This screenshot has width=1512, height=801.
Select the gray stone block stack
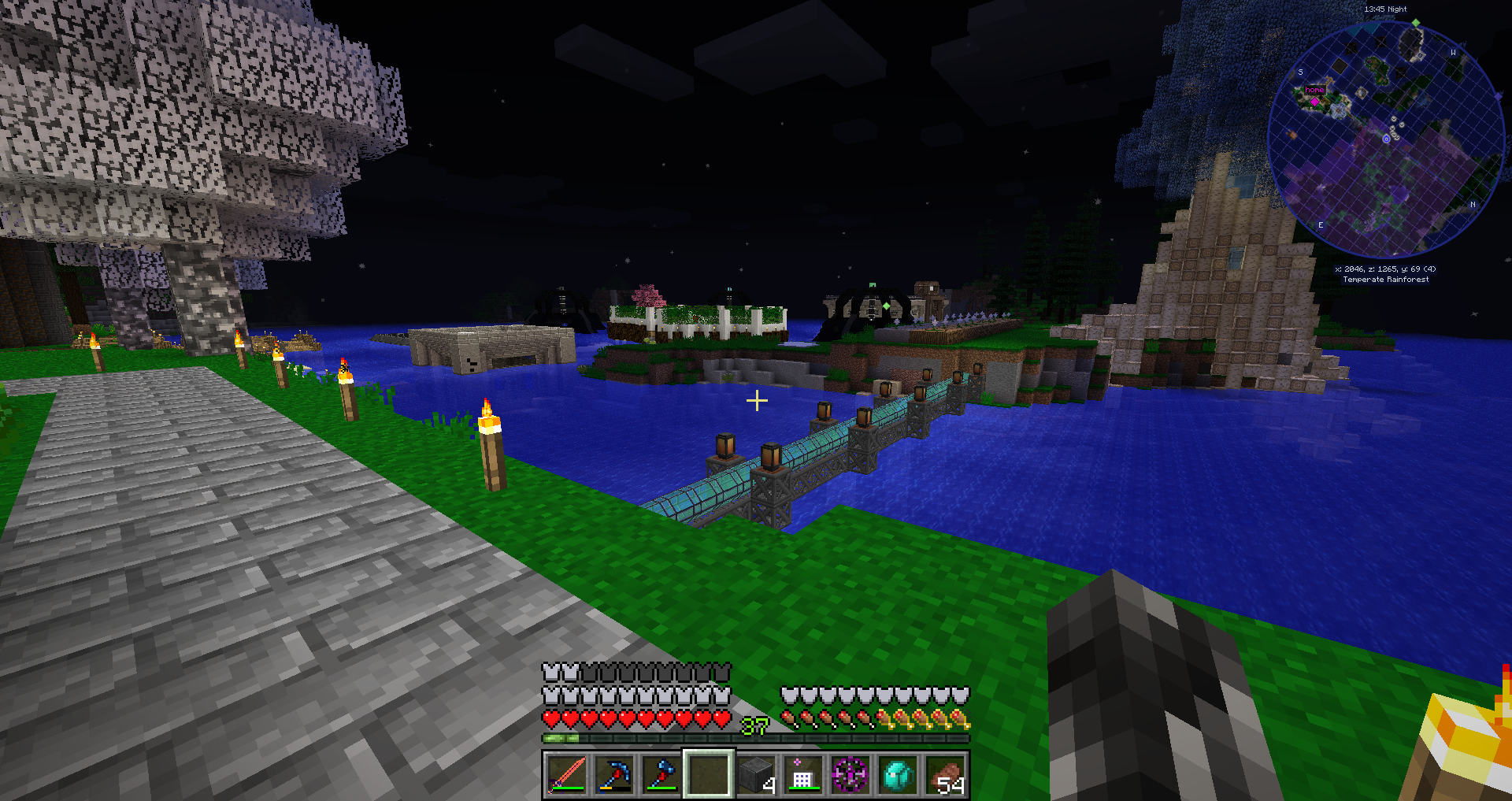point(756,774)
